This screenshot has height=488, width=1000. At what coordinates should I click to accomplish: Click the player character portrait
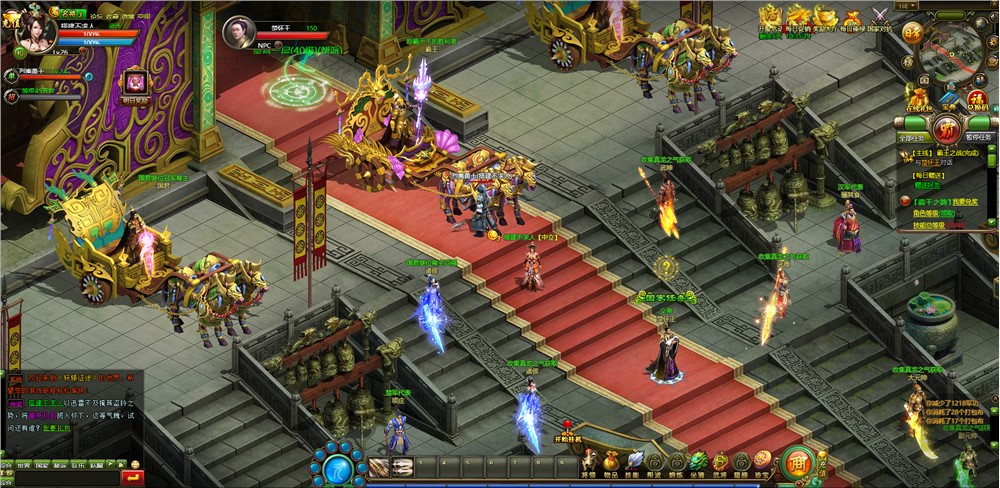tap(36, 33)
